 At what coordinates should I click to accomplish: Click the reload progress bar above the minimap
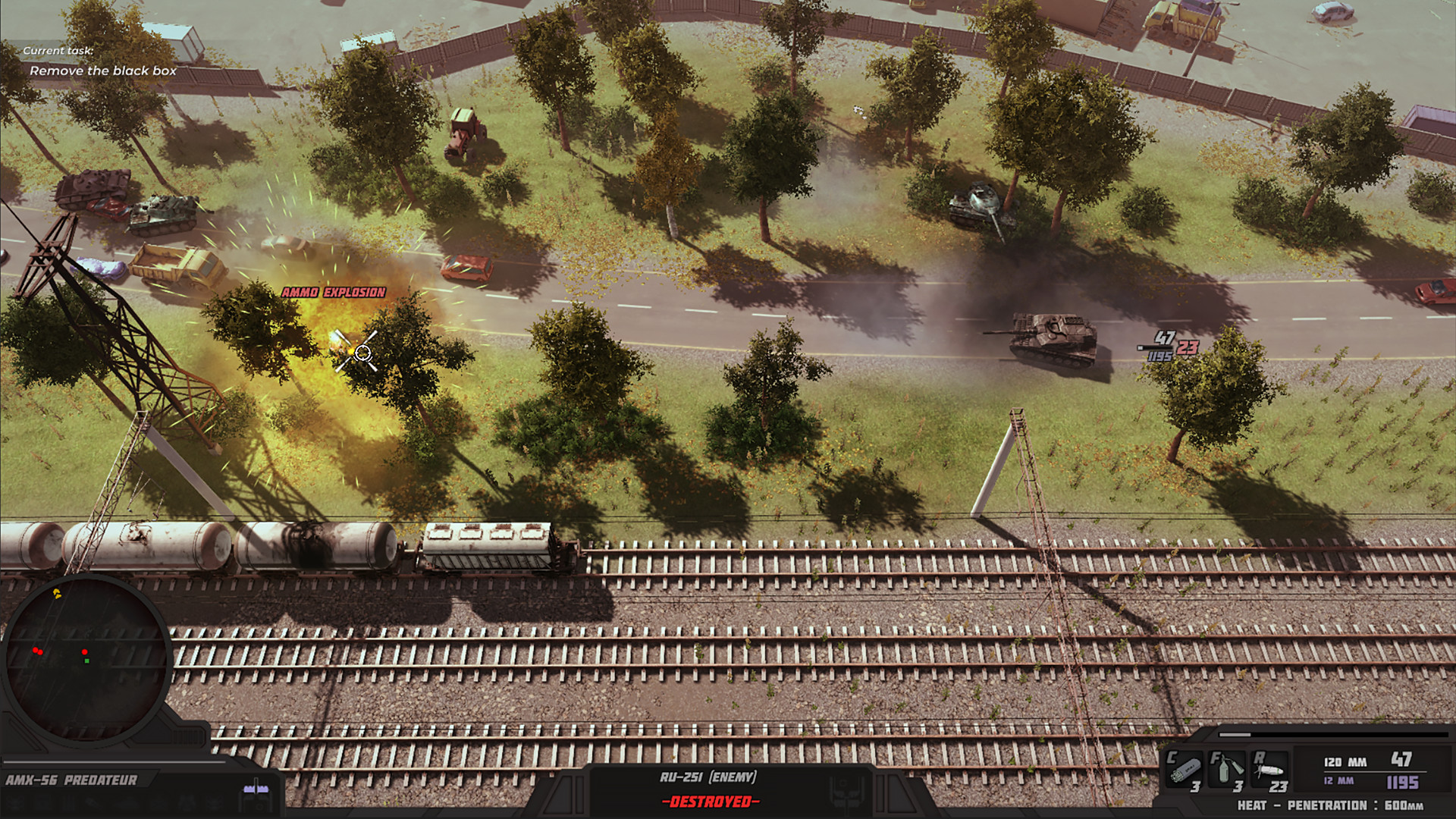point(114,761)
